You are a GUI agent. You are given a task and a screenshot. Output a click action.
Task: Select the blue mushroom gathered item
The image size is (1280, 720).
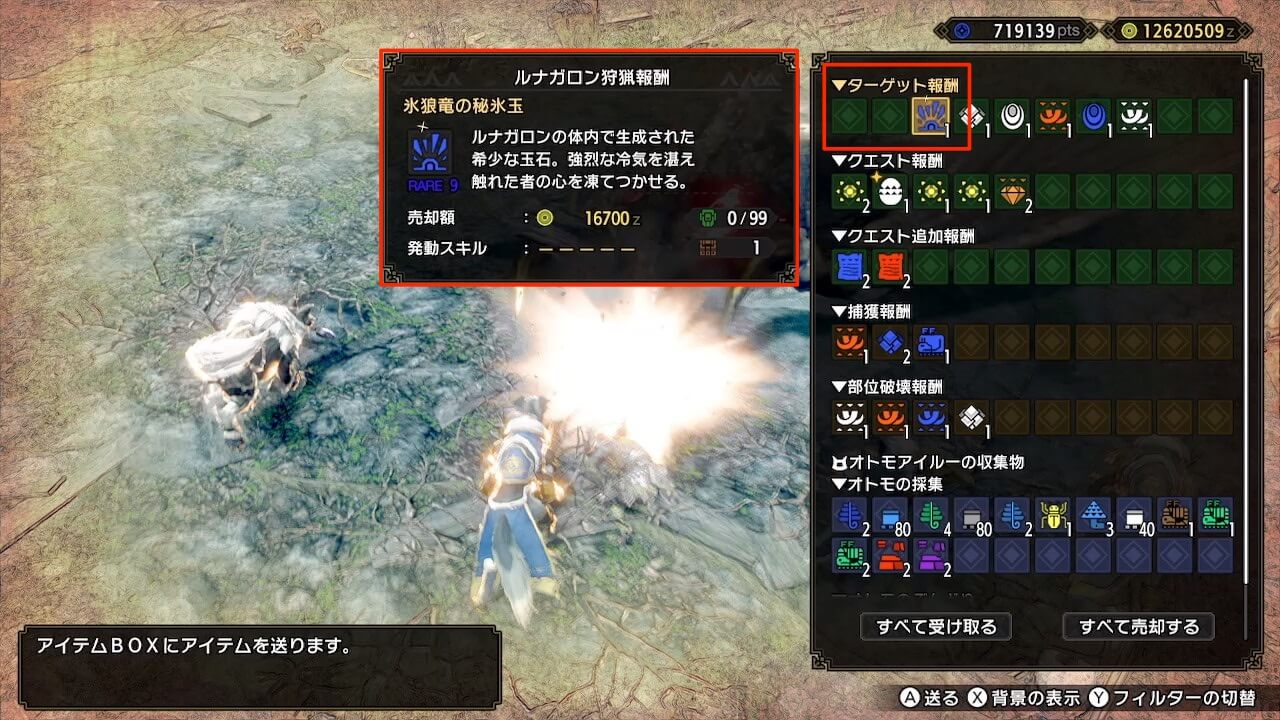1094,514
